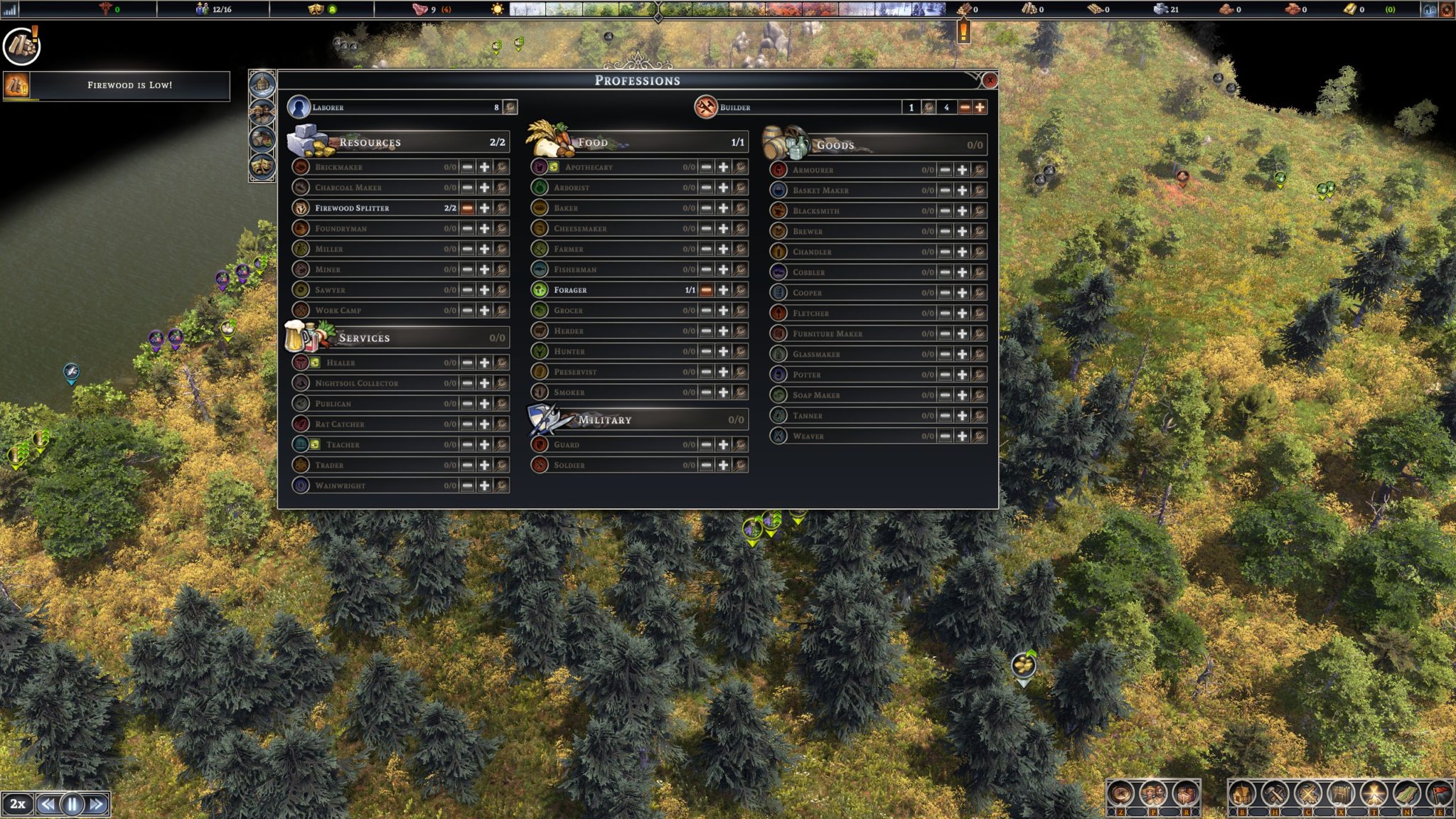Add a worker to Healer

[x=484, y=363]
